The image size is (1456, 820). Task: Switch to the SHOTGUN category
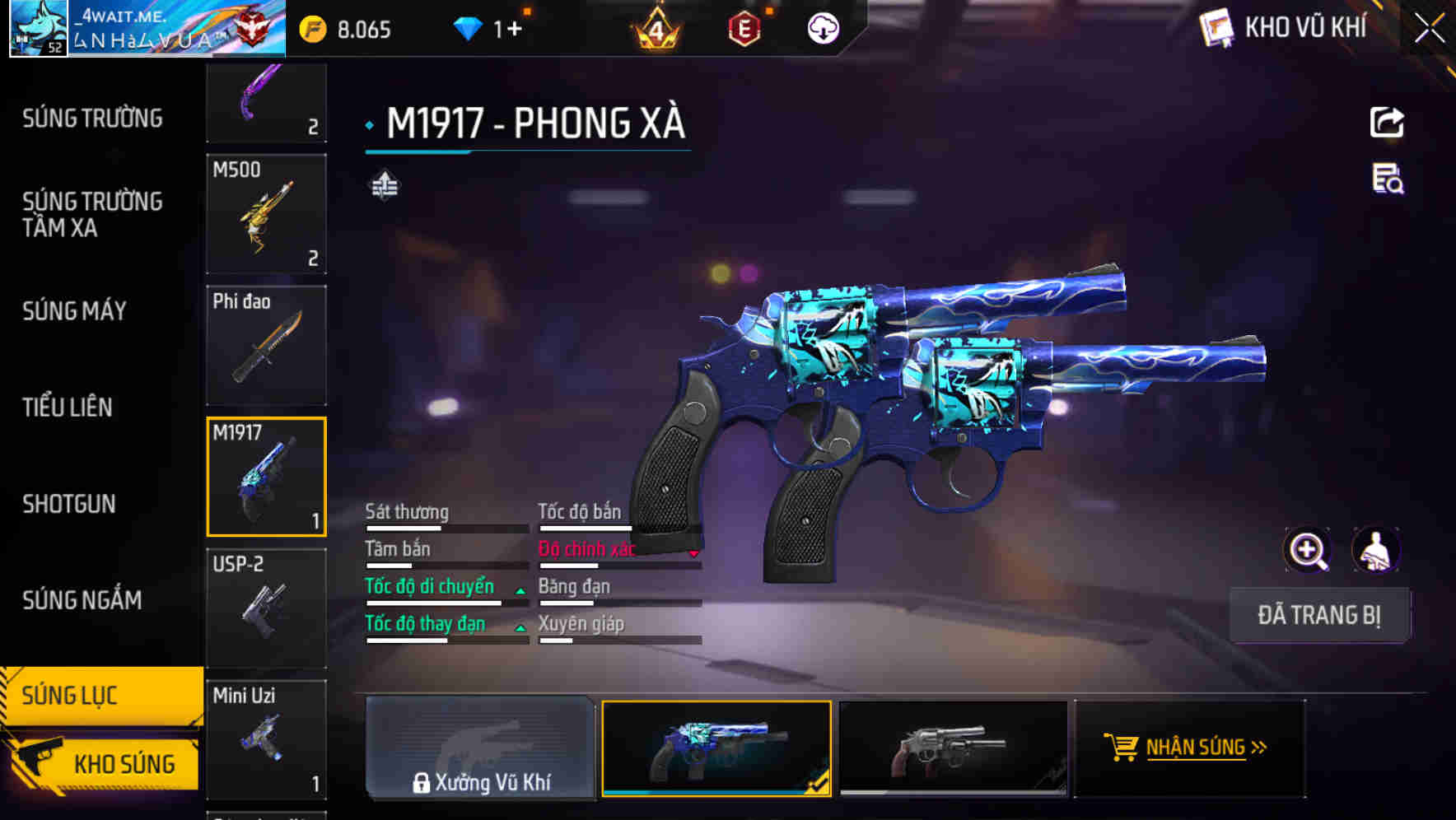pos(70,504)
